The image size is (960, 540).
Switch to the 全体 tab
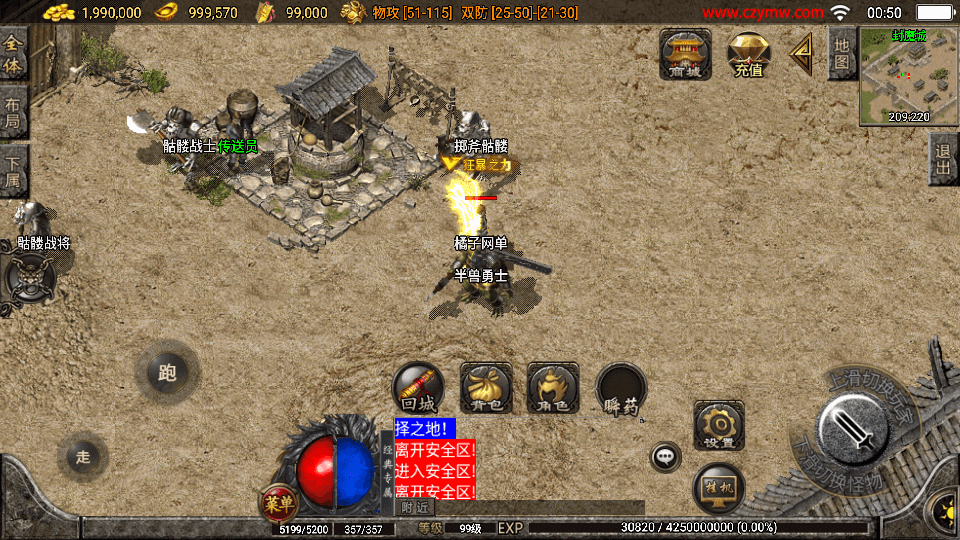click(x=13, y=54)
